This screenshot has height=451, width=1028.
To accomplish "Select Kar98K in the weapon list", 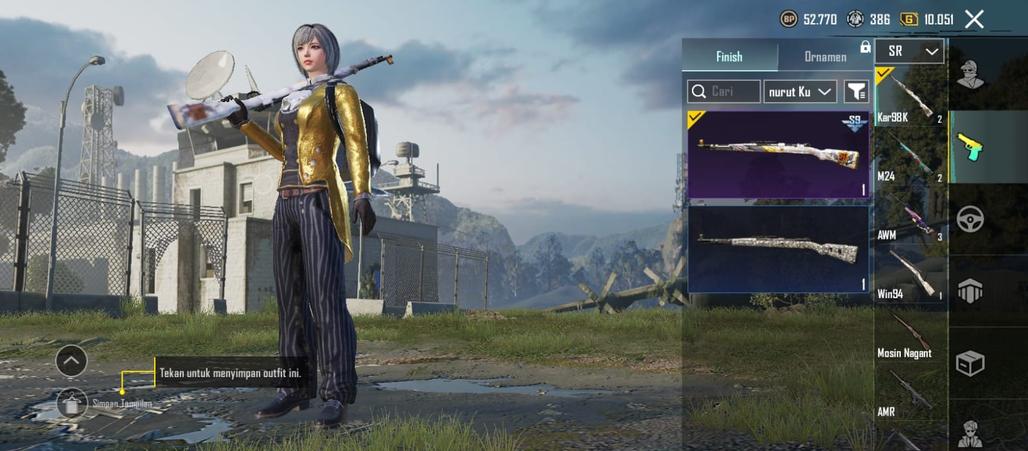I will (909, 97).
